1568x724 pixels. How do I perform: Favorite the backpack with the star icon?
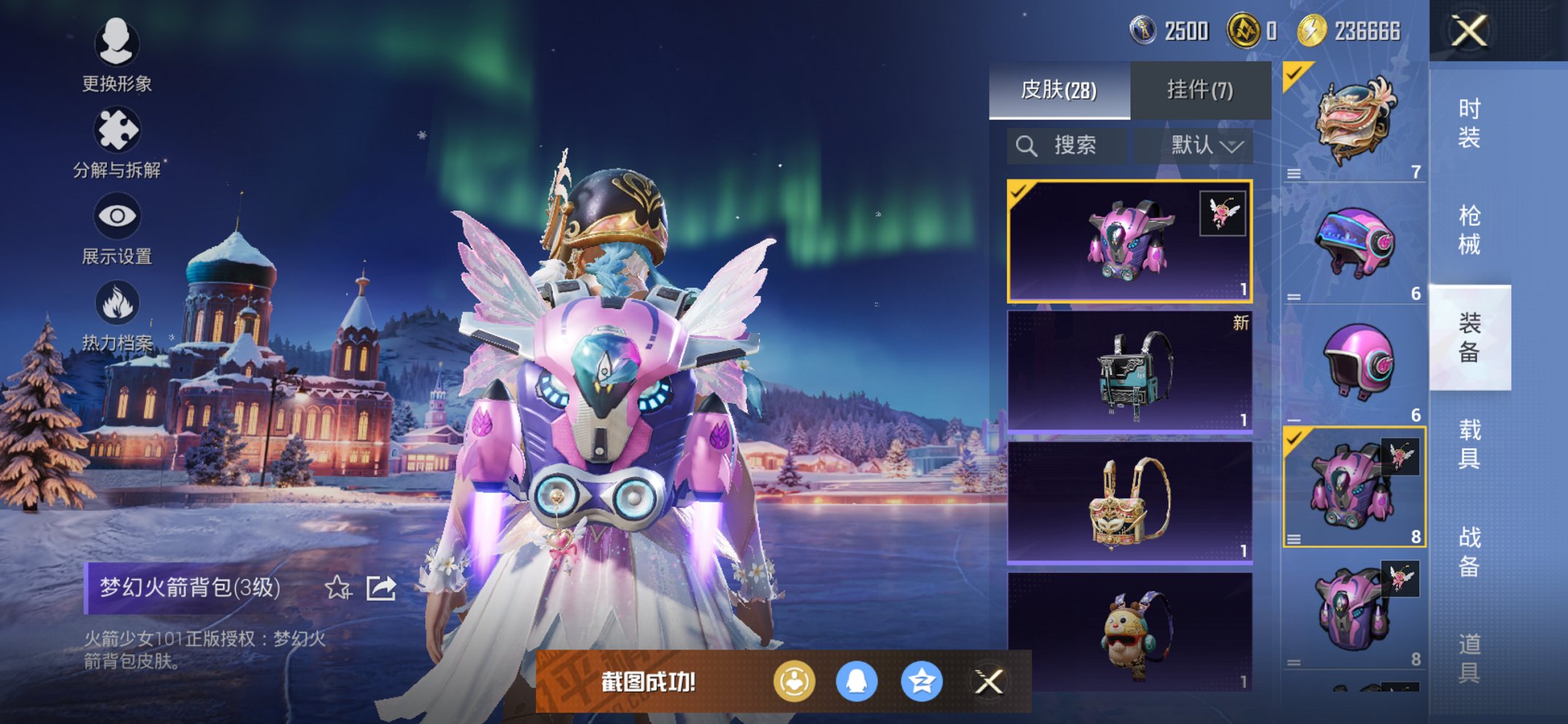click(x=337, y=587)
